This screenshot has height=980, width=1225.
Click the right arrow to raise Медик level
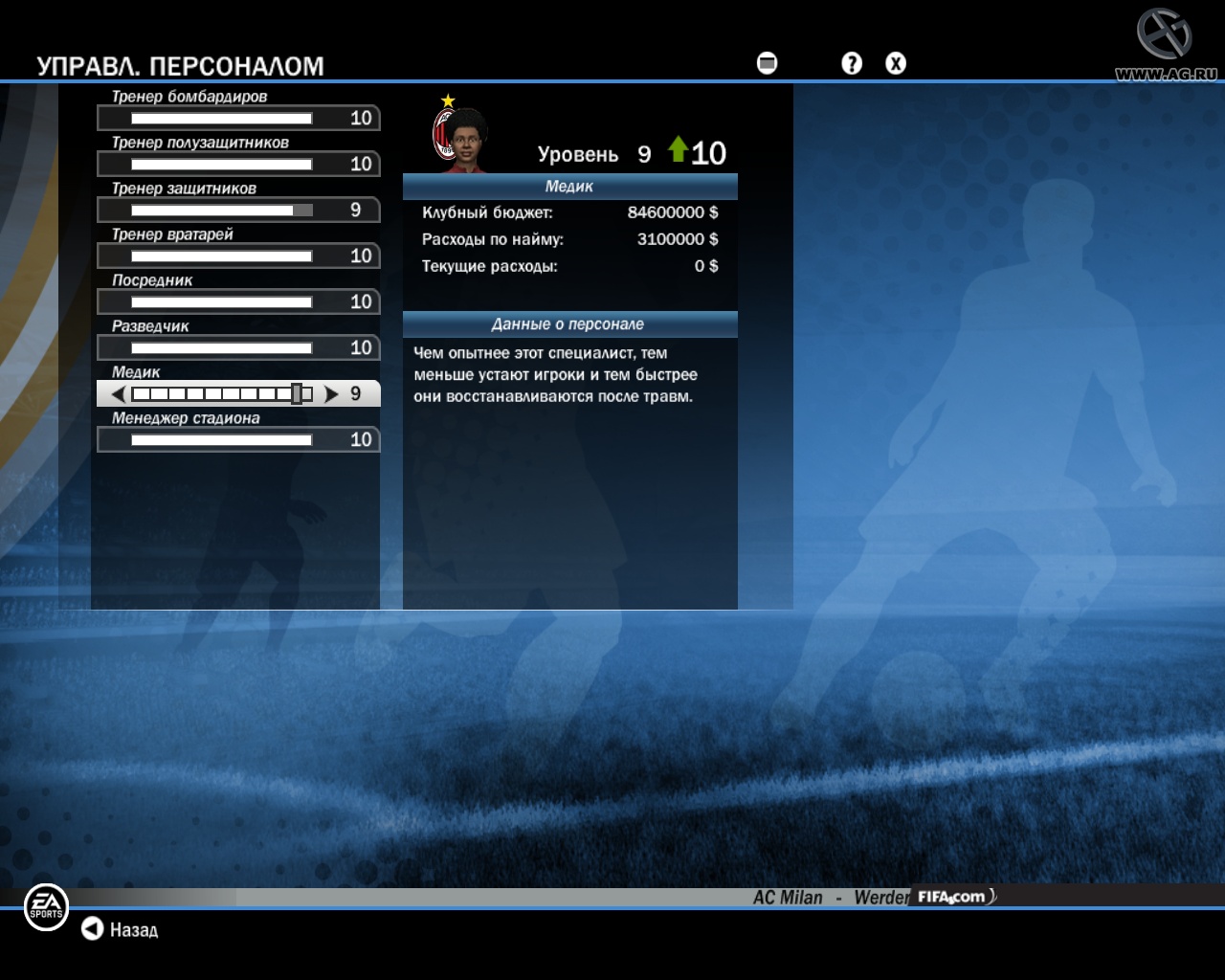coord(330,392)
